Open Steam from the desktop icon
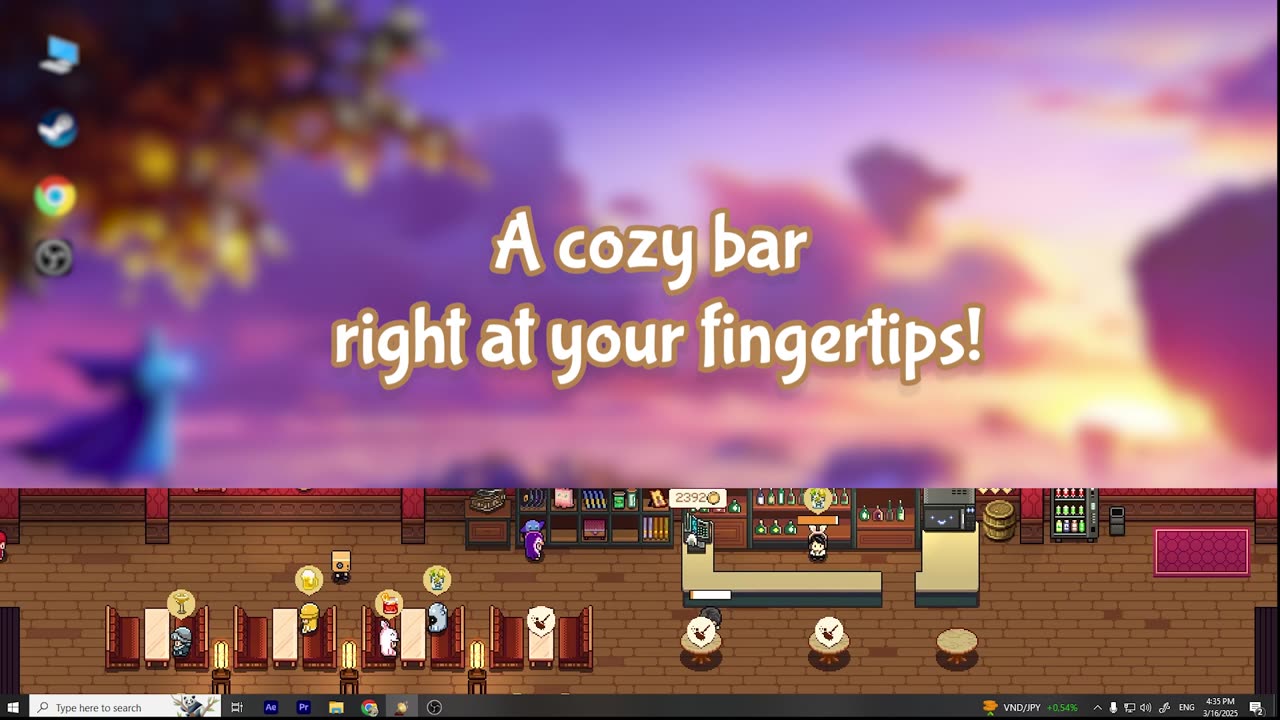This screenshot has width=1280, height=720. tap(57, 129)
